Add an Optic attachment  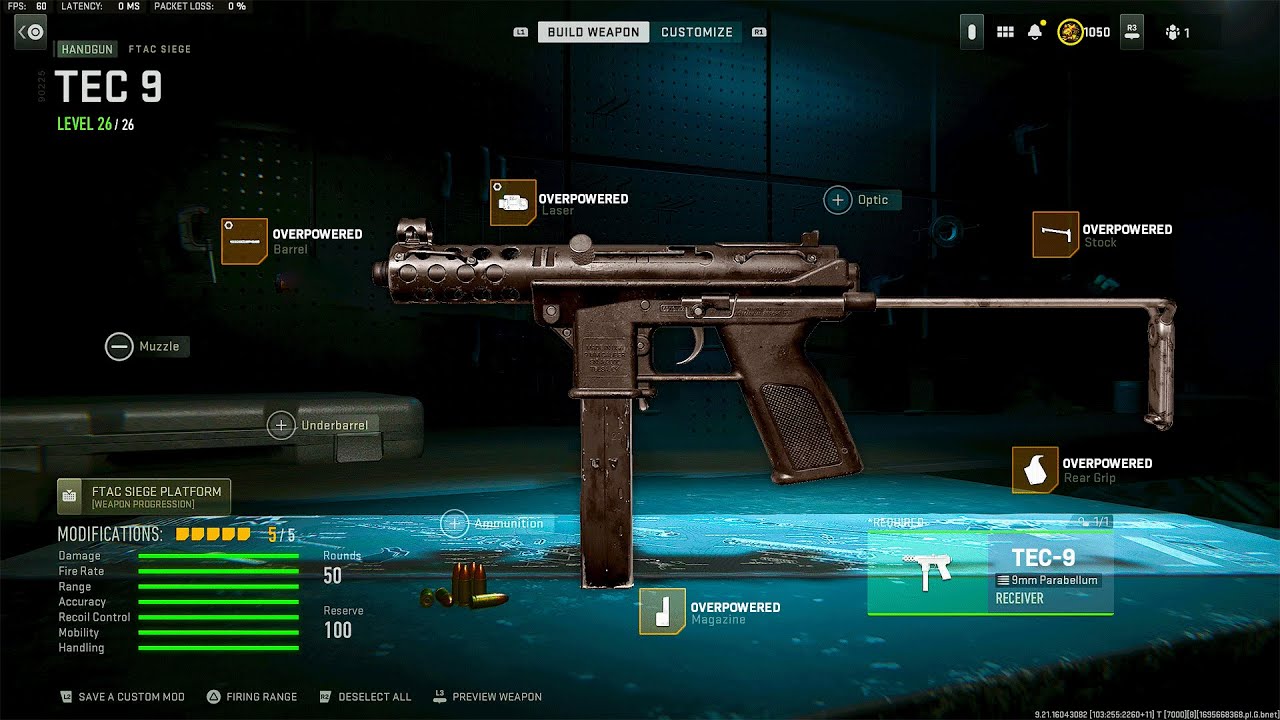point(838,200)
